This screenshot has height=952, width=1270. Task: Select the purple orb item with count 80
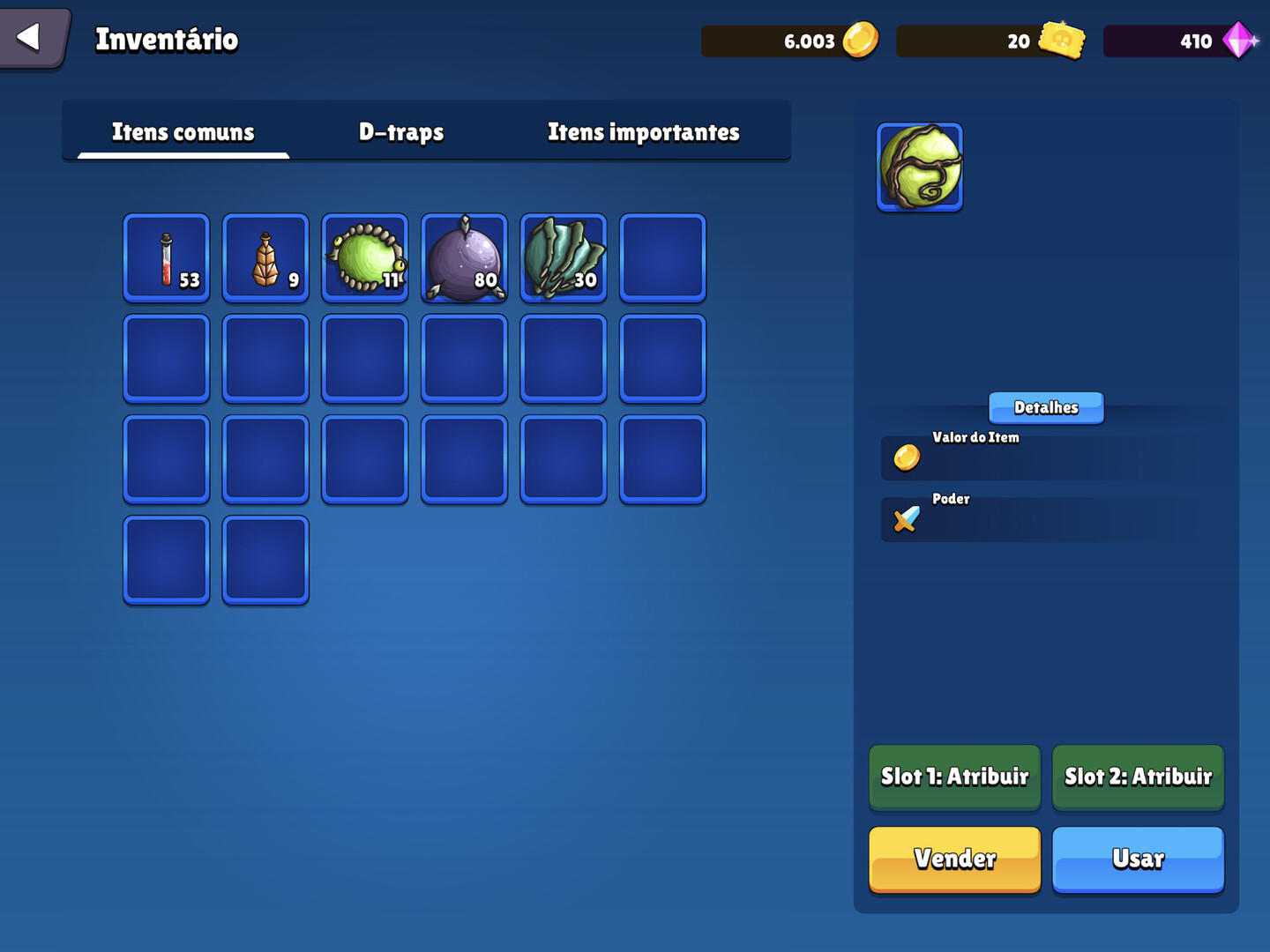pos(464,258)
